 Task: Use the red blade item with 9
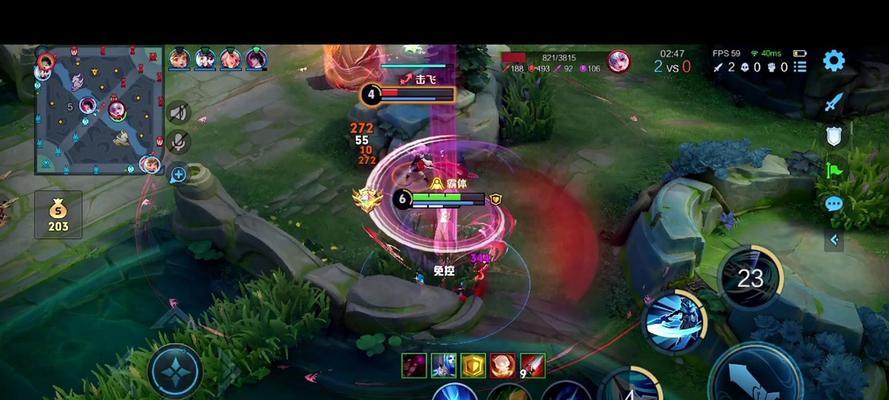point(532,365)
